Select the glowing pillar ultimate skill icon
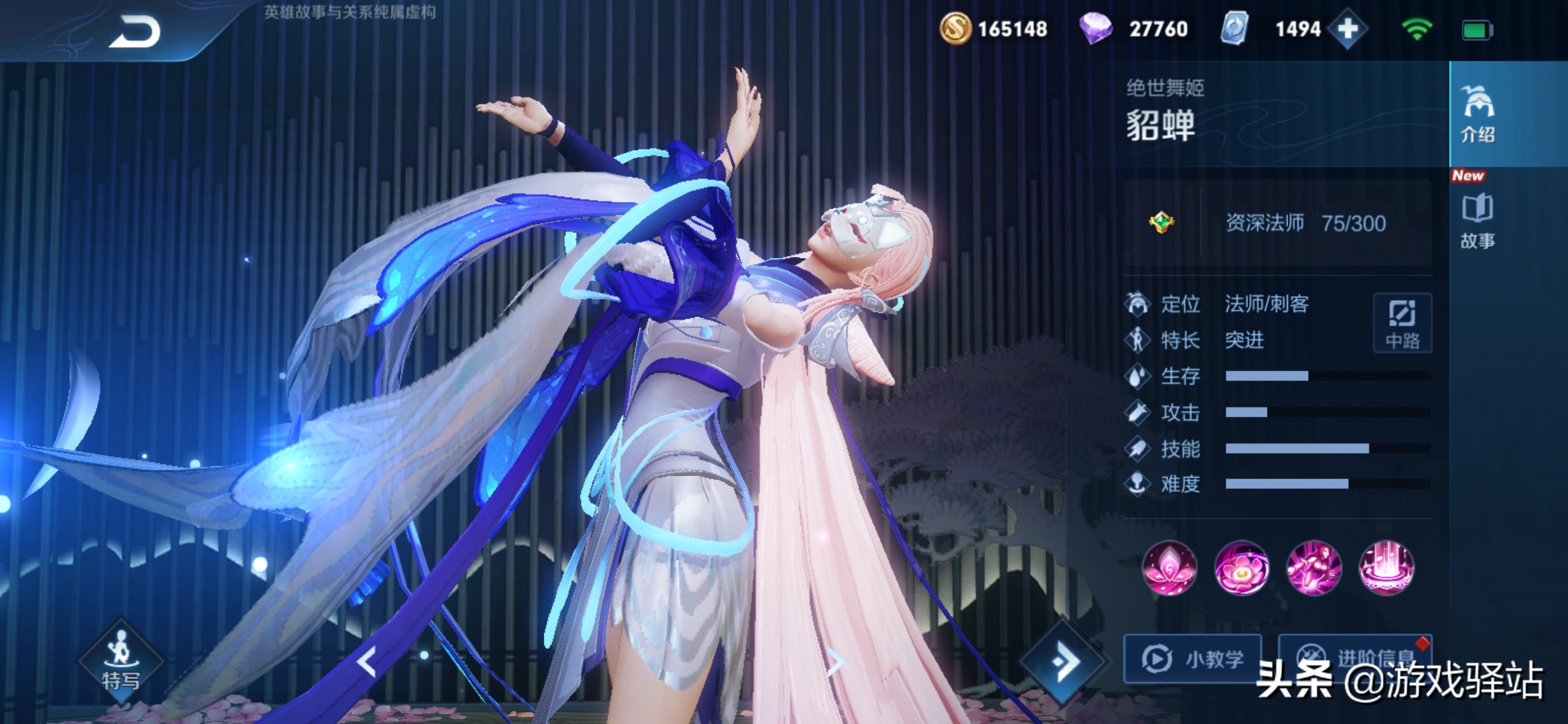This screenshot has width=1568, height=724. (x=1386, y=568)
